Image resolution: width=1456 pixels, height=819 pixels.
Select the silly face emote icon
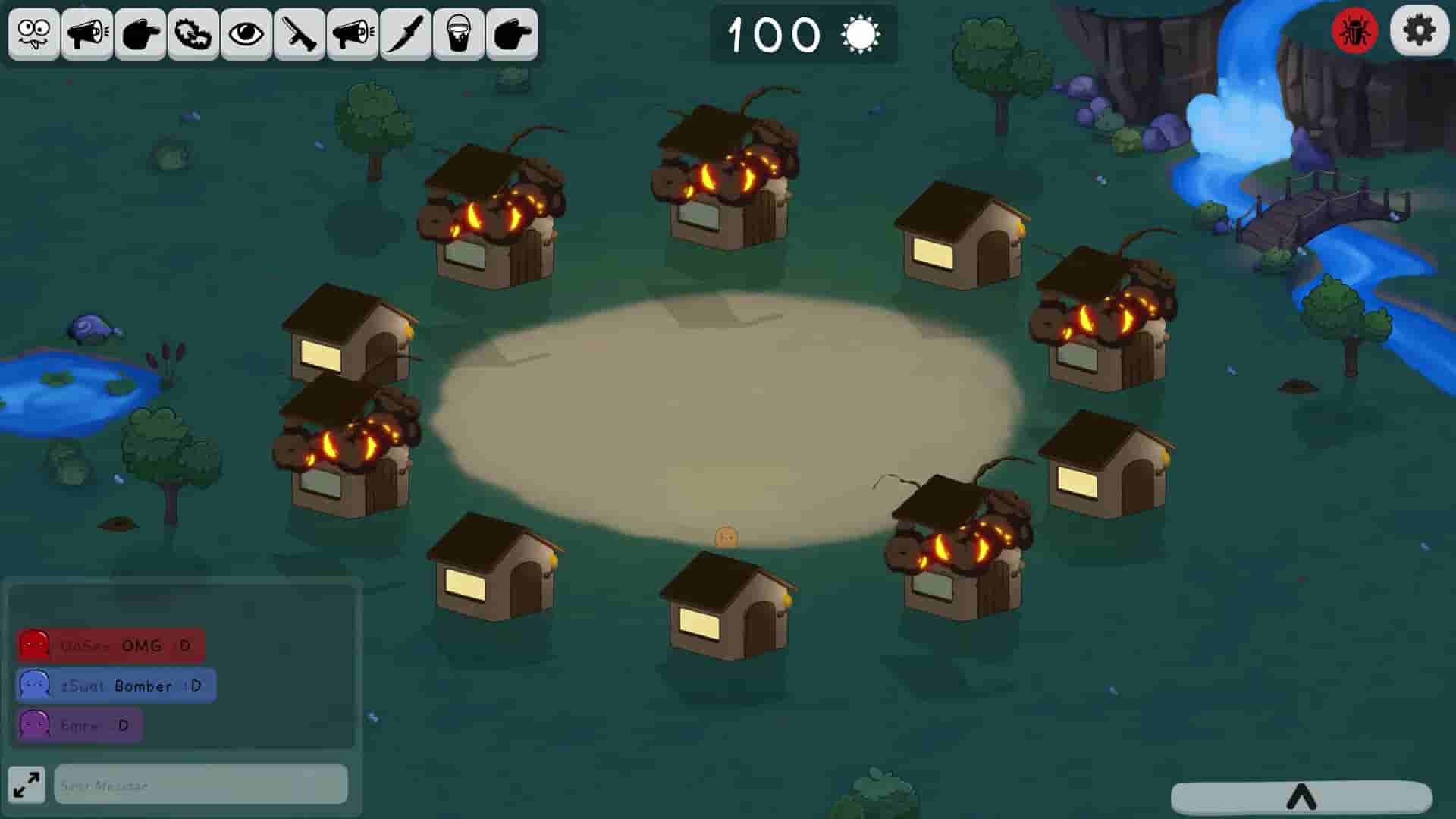33,33
